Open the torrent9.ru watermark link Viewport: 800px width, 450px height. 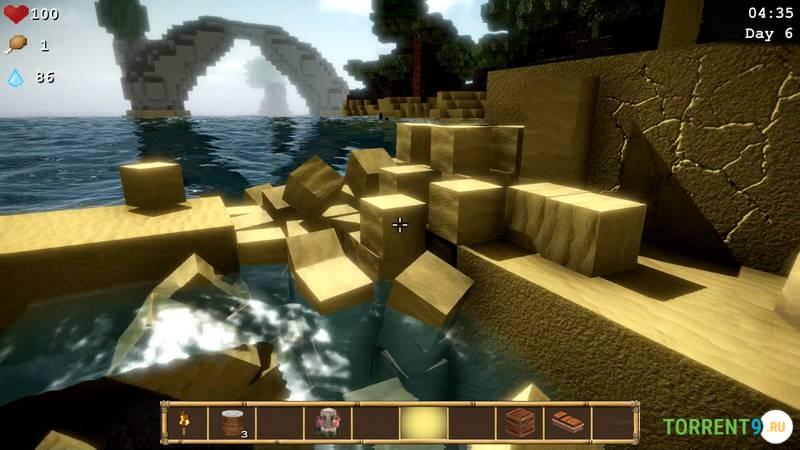coord(727,427)
